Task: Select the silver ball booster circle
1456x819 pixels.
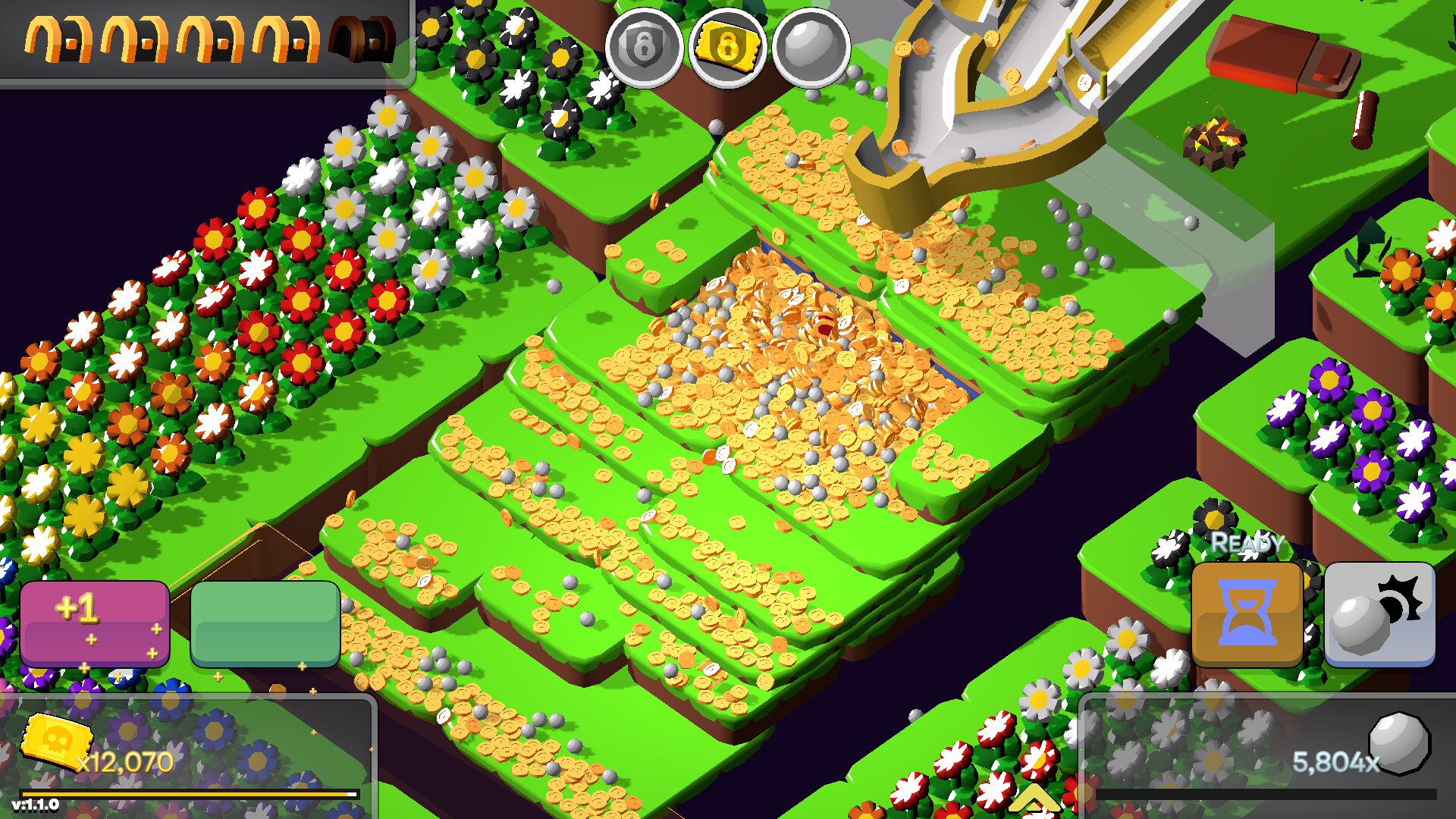Action: click(x=811, y=47)
